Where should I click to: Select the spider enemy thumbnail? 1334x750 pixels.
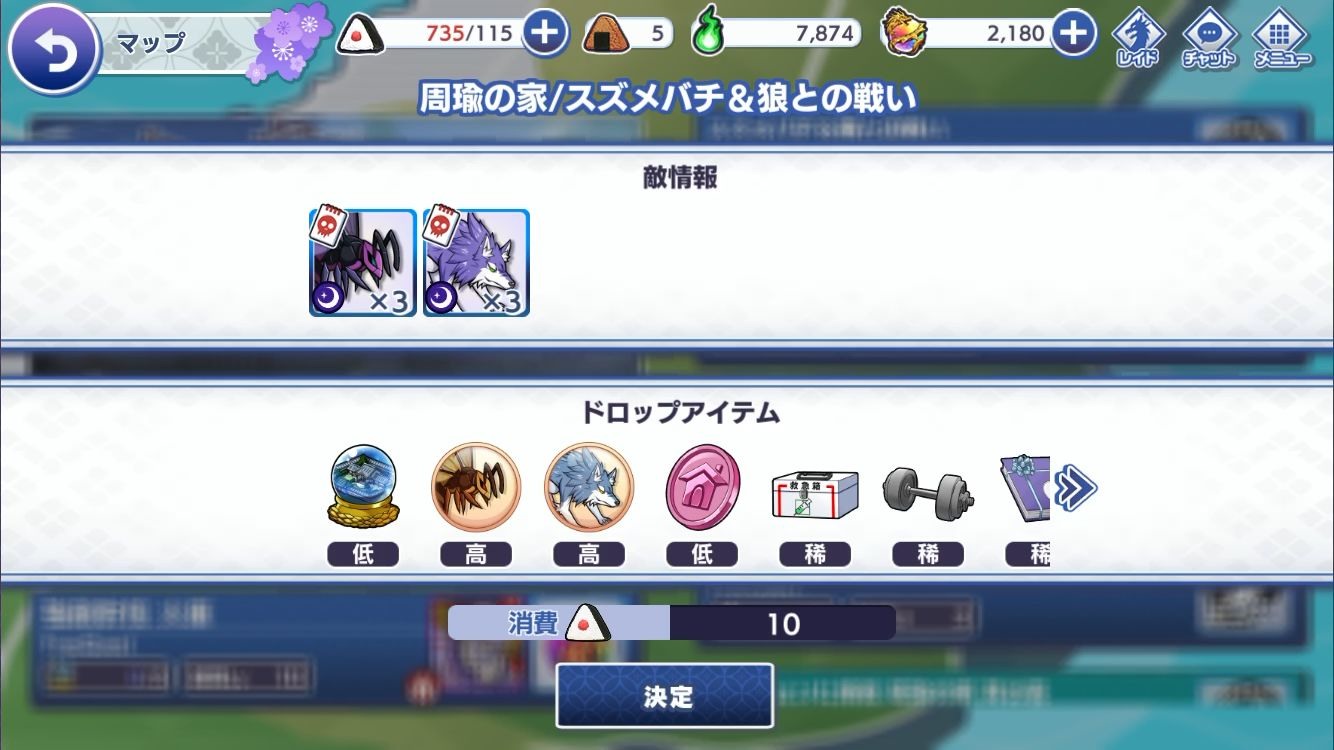pyautogui.click(x=362, y=263)
